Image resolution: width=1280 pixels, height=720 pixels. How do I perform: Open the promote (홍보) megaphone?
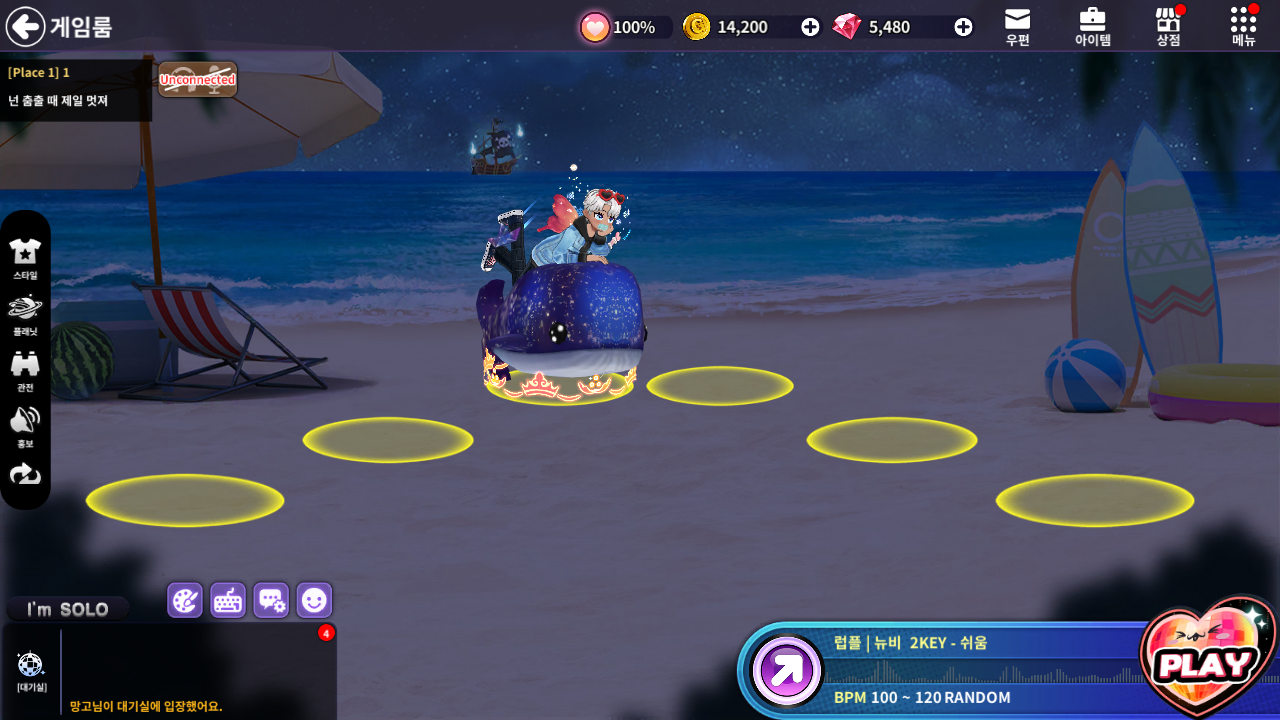tap(25, 426)
